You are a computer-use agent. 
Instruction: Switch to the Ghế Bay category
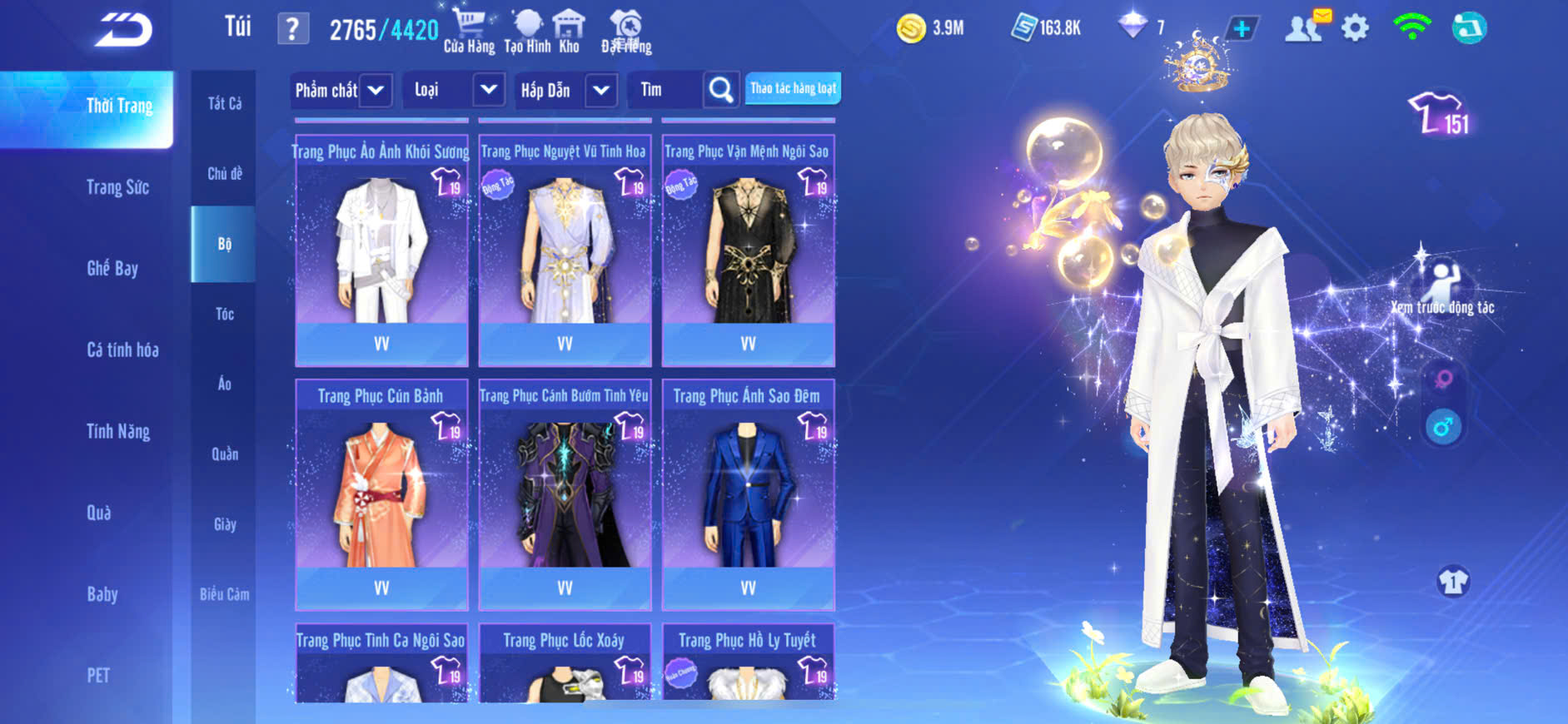tap(112, 268)
